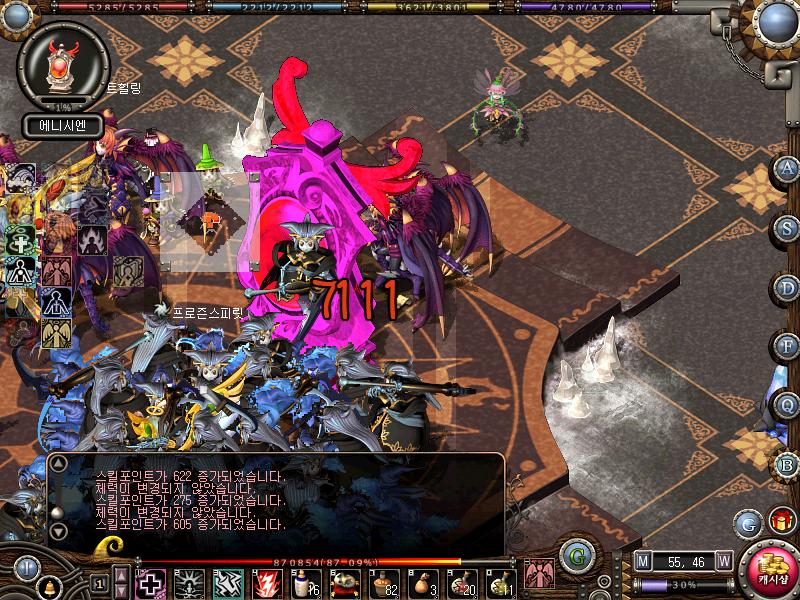Image resolution: width=800 pixels, height=600 pixels.
Task: Use the pouch item slot with count 3
Action: click(x=424, y=582)
